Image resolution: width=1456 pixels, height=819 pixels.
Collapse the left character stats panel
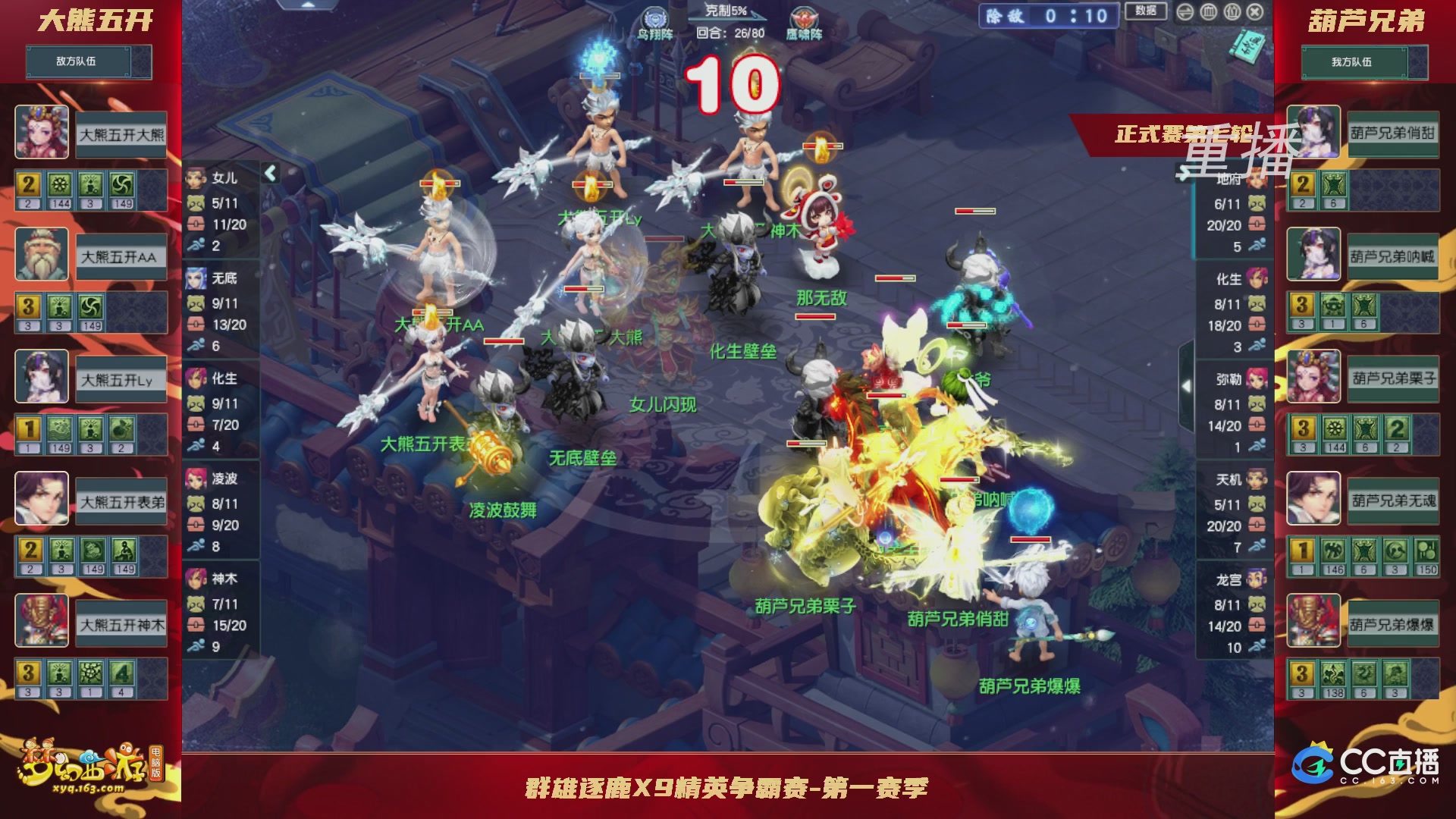pyautogui.click(x=269, y=173)
